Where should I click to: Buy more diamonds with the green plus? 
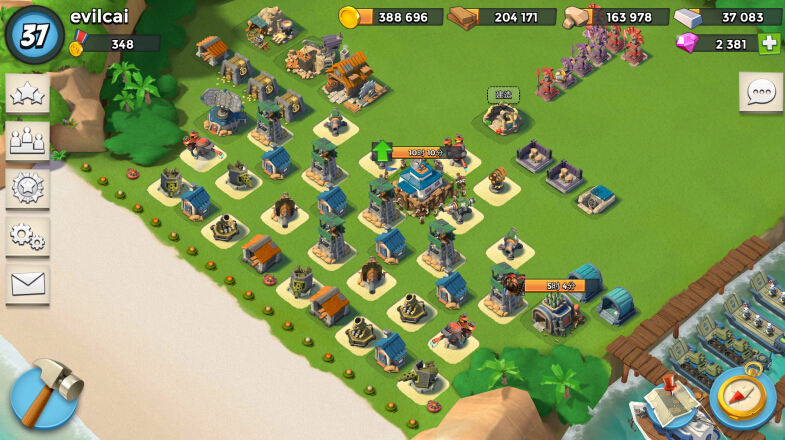click(769, 43)
